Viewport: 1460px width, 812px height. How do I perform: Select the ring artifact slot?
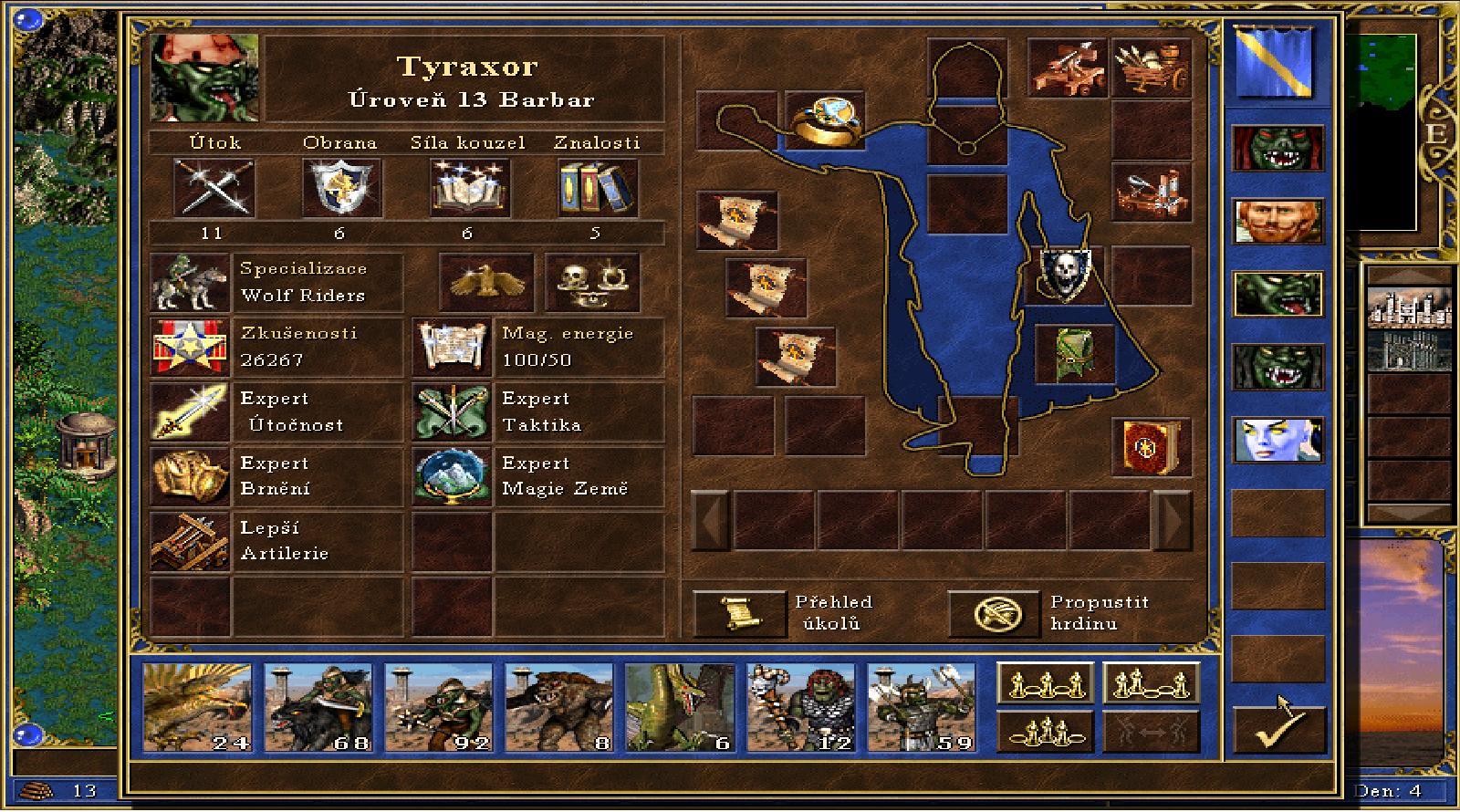[x=824, y=122]
